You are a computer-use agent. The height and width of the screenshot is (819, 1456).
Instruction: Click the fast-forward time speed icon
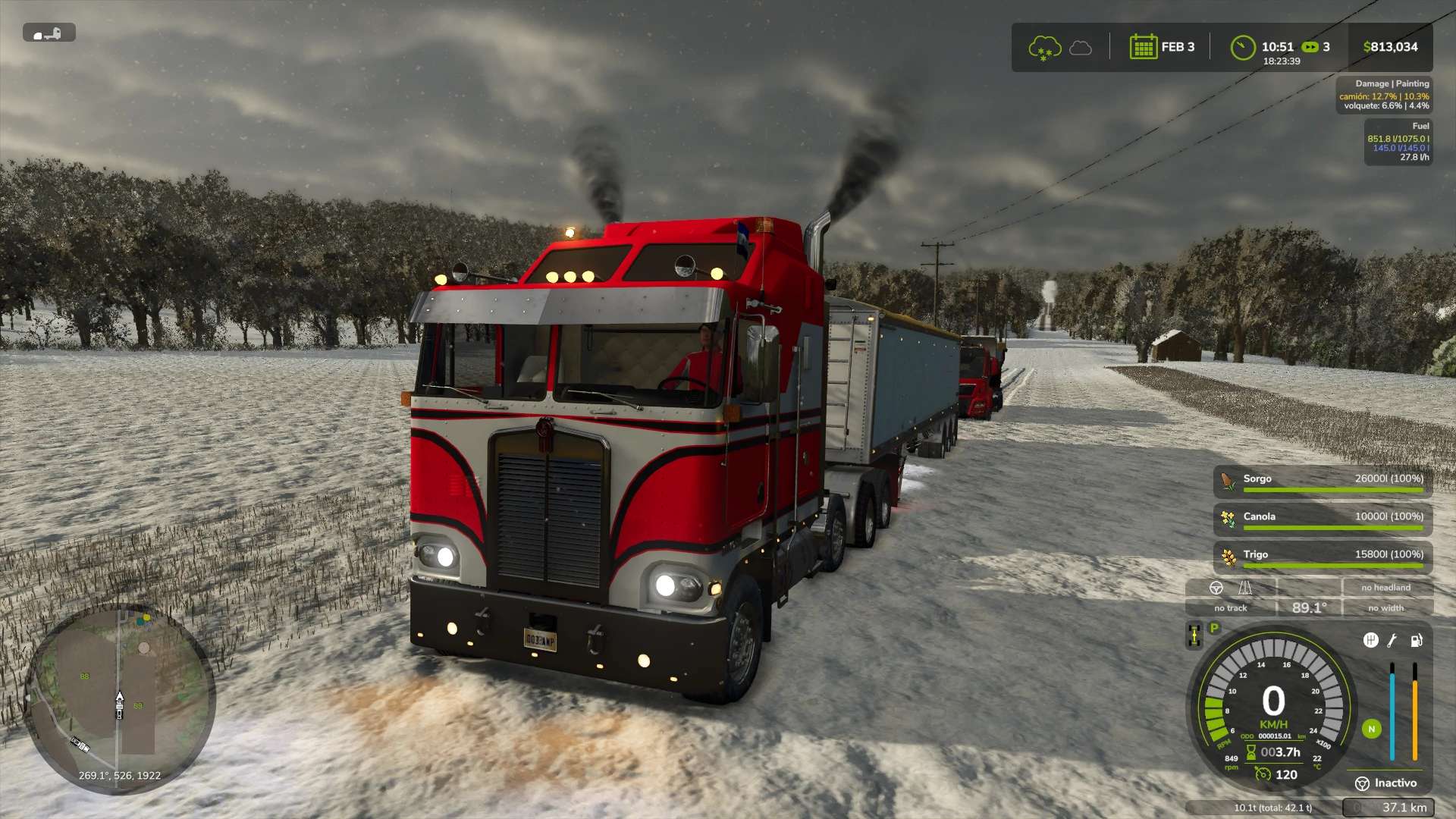1310,47
